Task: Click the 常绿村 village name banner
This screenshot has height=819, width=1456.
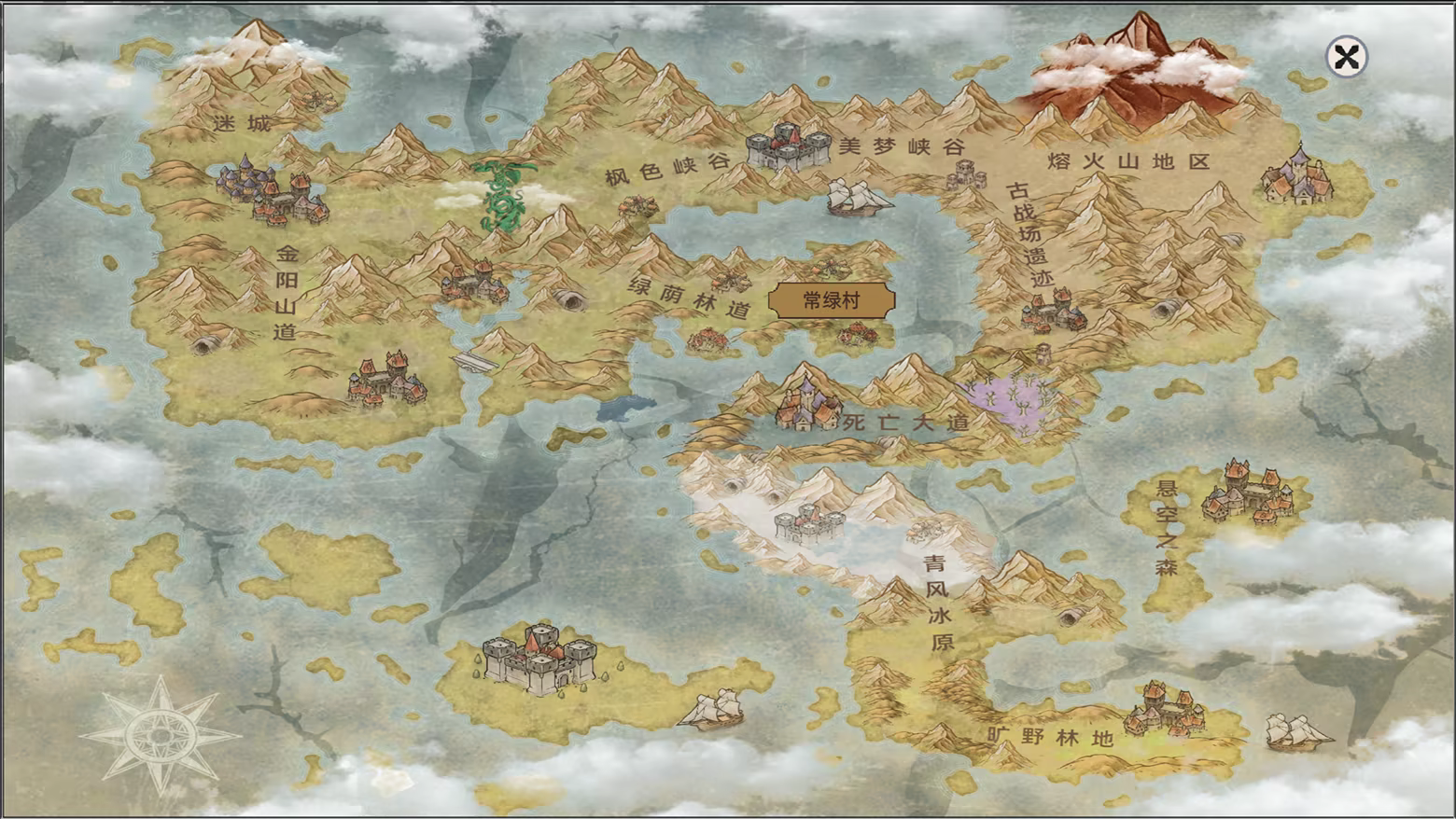Action: click(x=831, y=300)
